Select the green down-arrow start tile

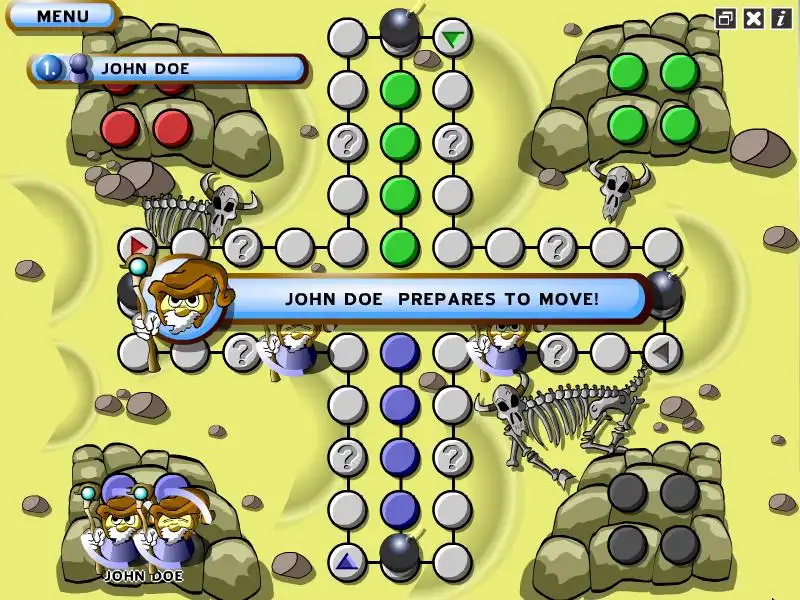[453, 39]
